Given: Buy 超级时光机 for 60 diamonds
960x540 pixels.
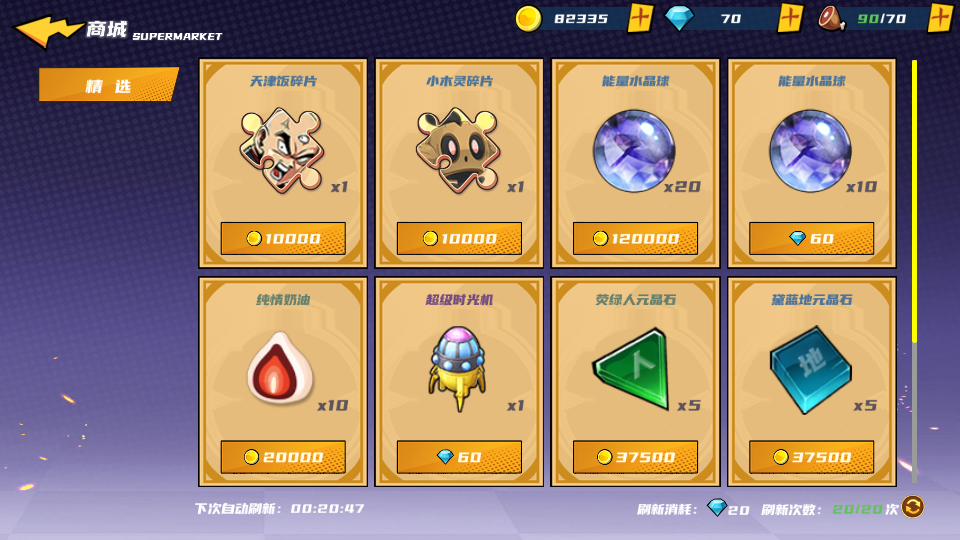Looking at the screenshot, I should coord(459,457).
